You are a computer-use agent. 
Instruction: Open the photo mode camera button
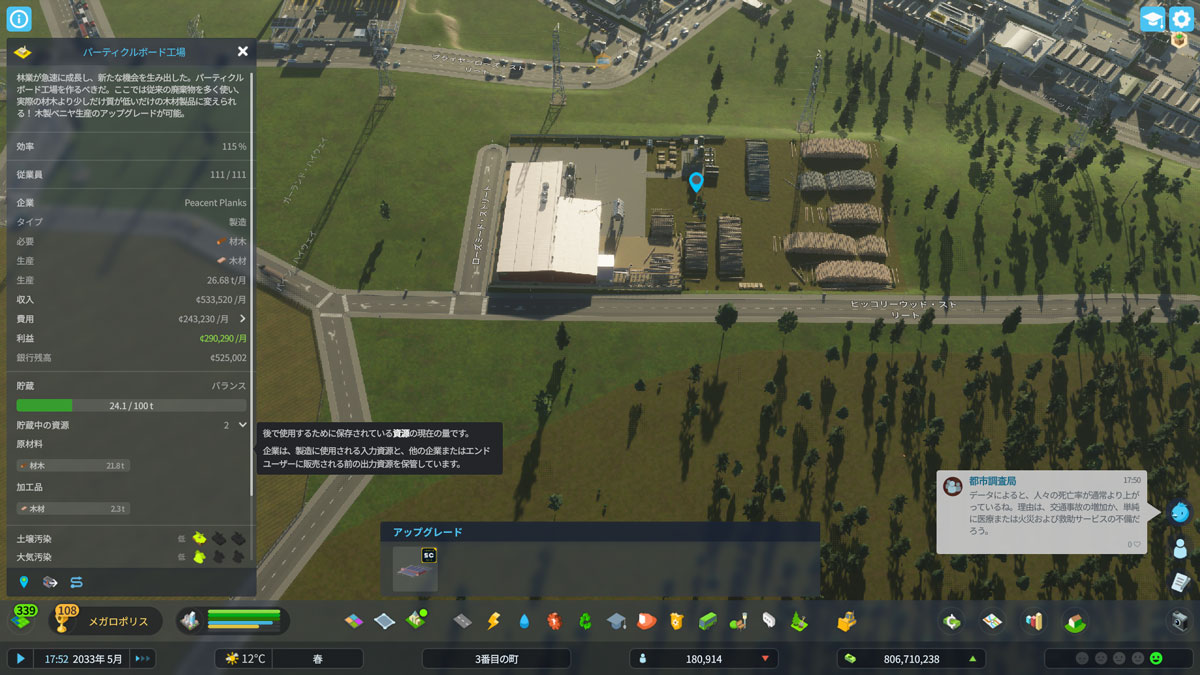click(x=1180, y=621)
